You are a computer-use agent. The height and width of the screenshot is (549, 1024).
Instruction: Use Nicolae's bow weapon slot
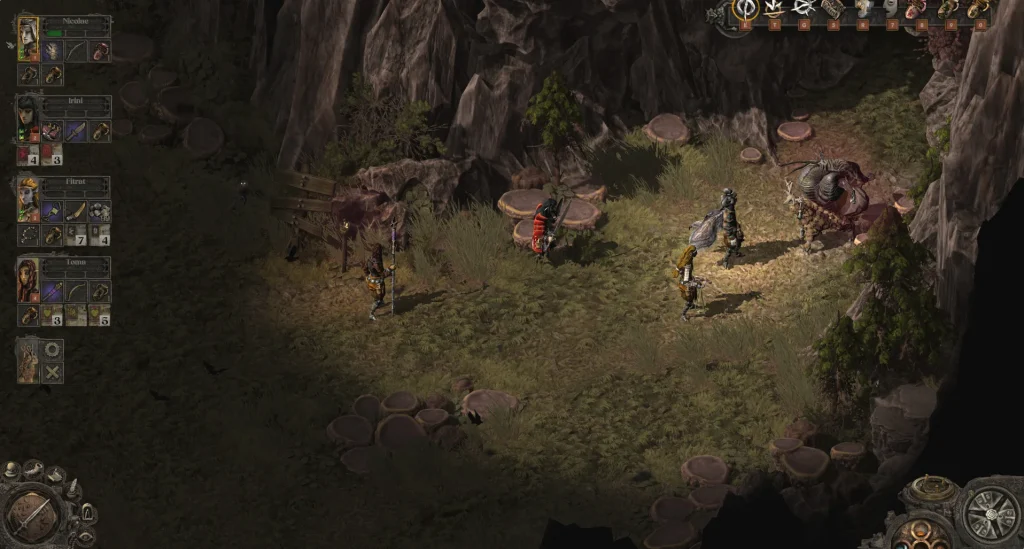76,51
